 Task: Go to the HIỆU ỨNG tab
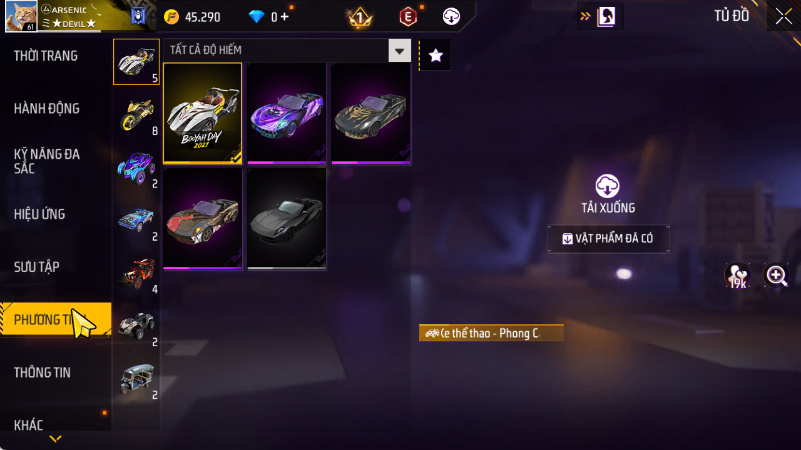[42, 214]
